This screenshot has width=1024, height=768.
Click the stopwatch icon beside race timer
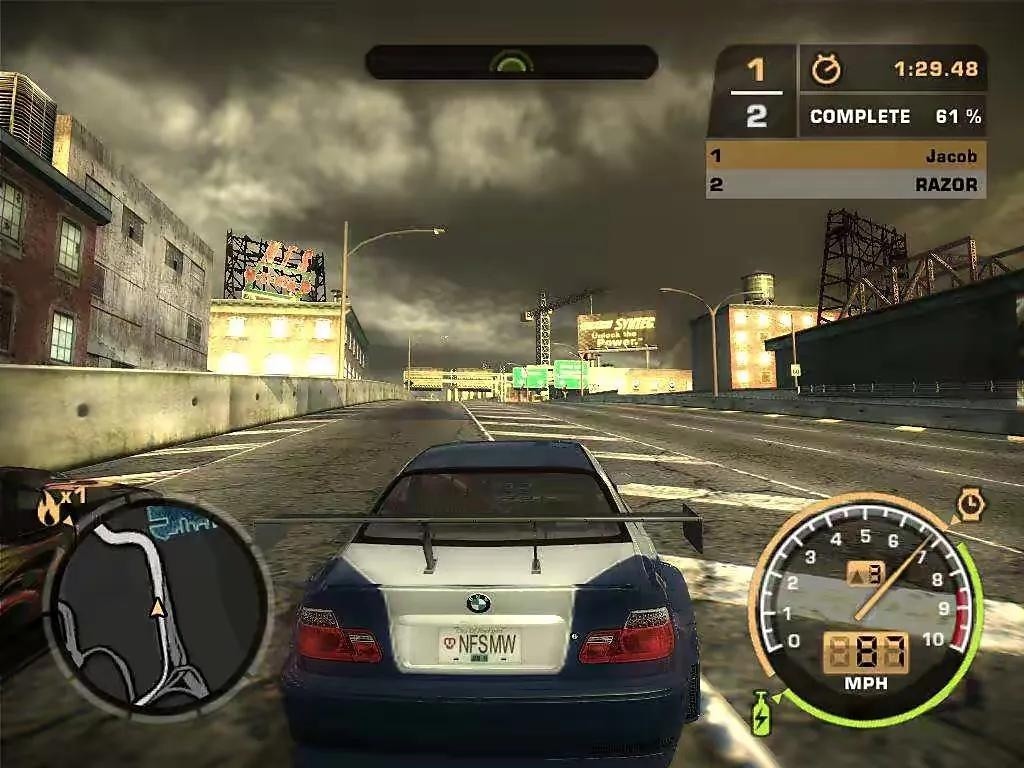pos(826,69)
